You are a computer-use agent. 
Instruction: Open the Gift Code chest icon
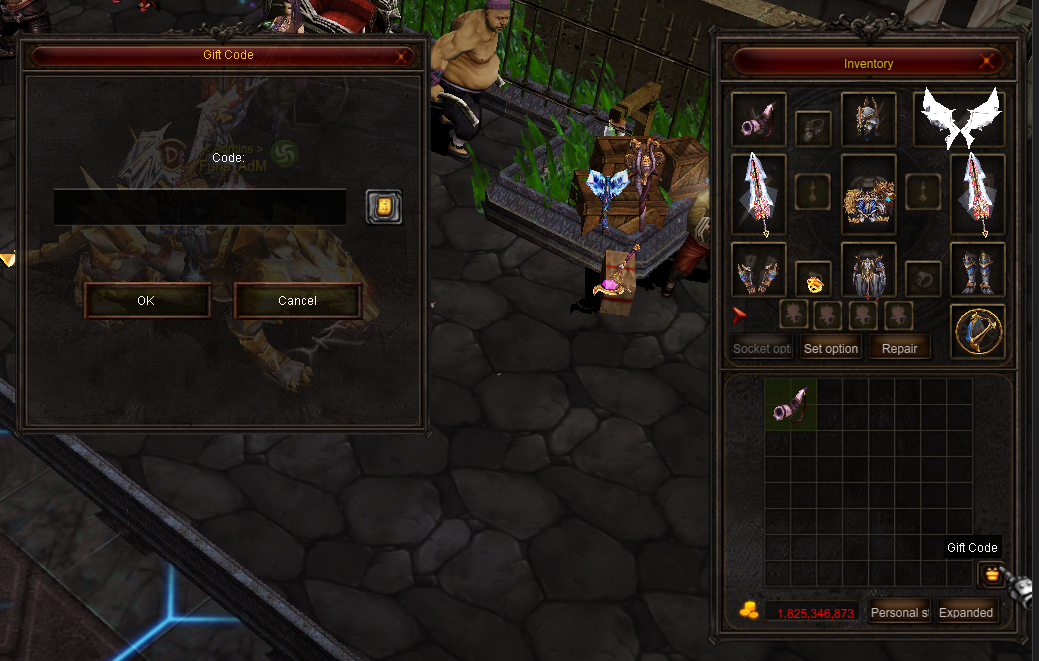[991, 574]
